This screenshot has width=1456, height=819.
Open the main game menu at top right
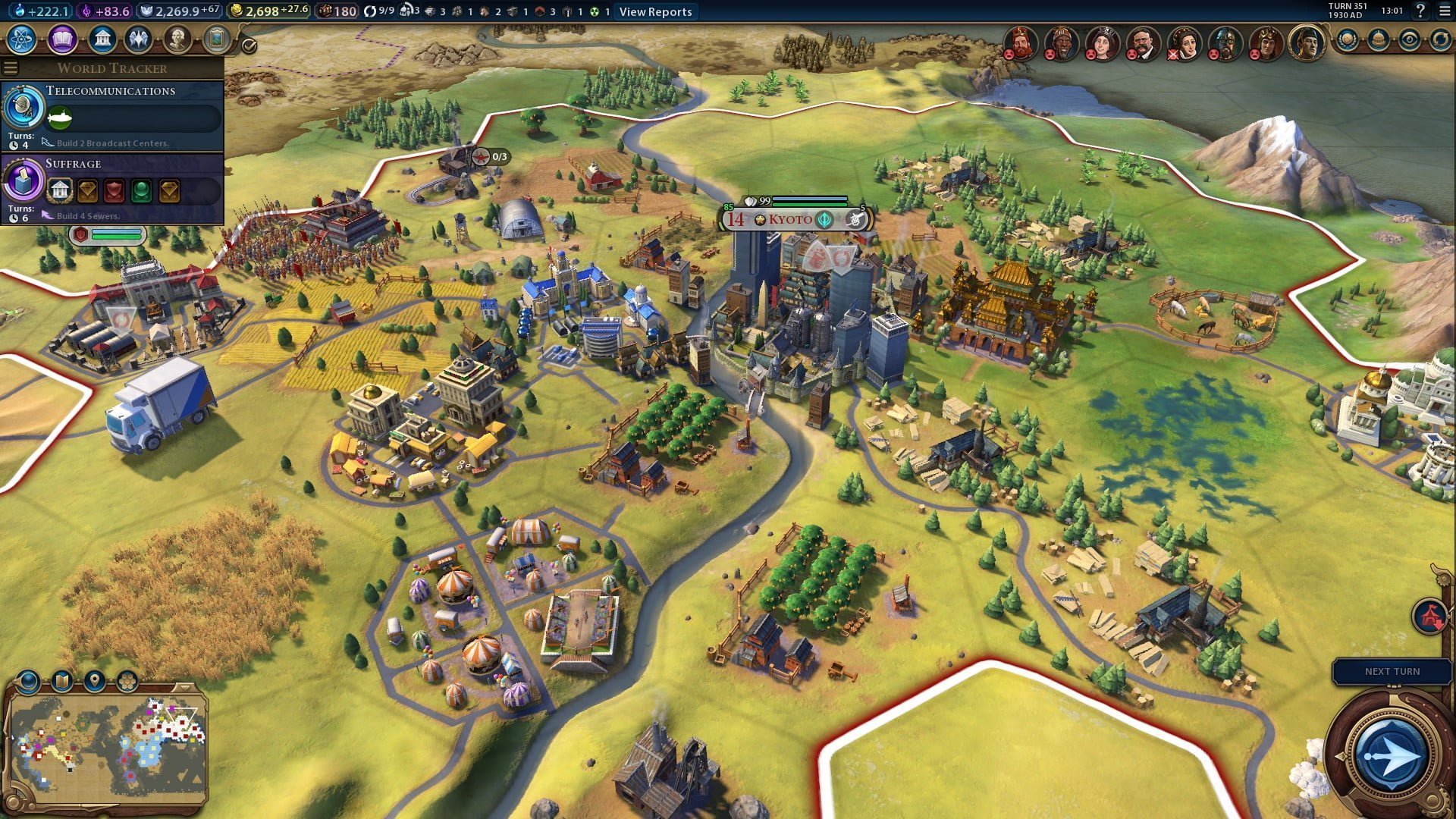tap(1443, 11)
